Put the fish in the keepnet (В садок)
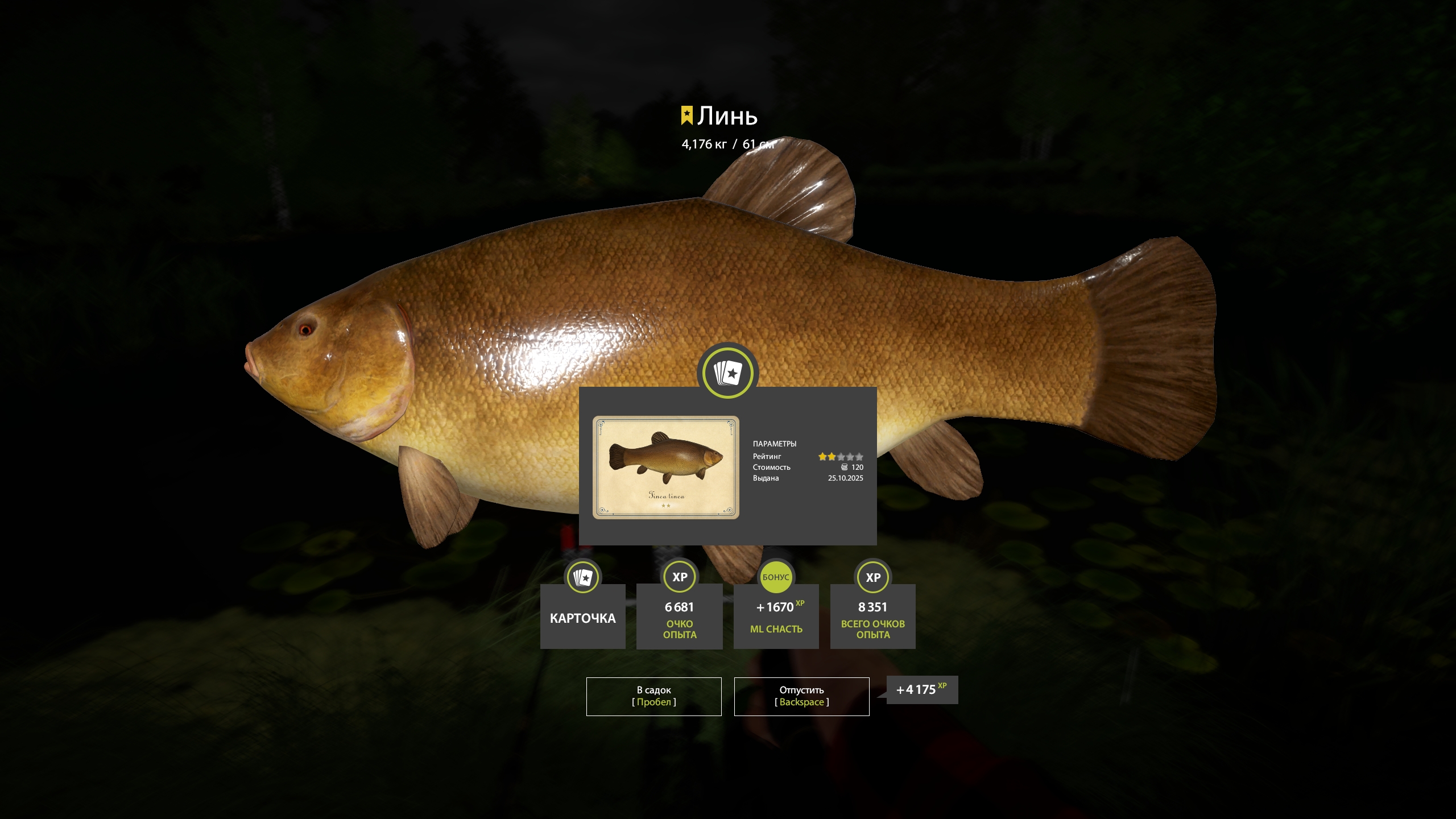Image resolution: width=1456 pixels, height=819 pixels. coord(653,696)
